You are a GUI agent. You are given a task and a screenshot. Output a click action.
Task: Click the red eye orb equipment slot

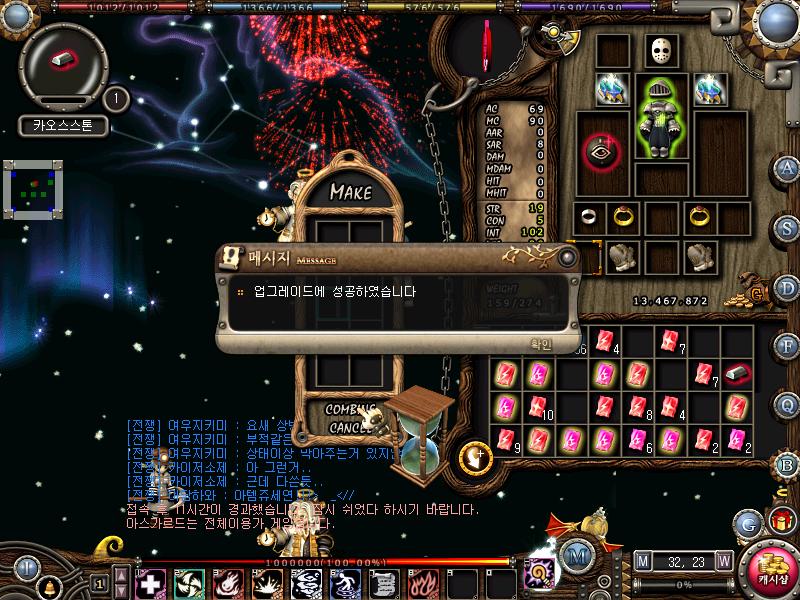(603, 151)
